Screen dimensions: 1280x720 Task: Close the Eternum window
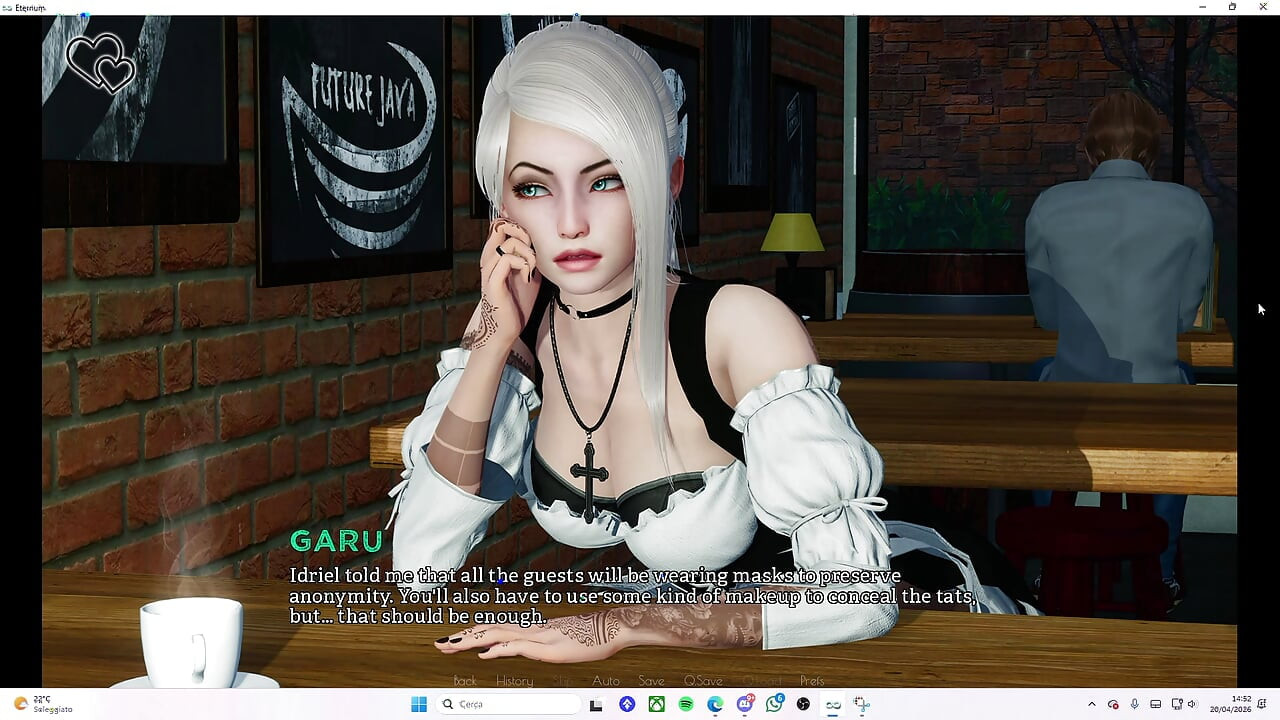click(x=1262, y=7)
